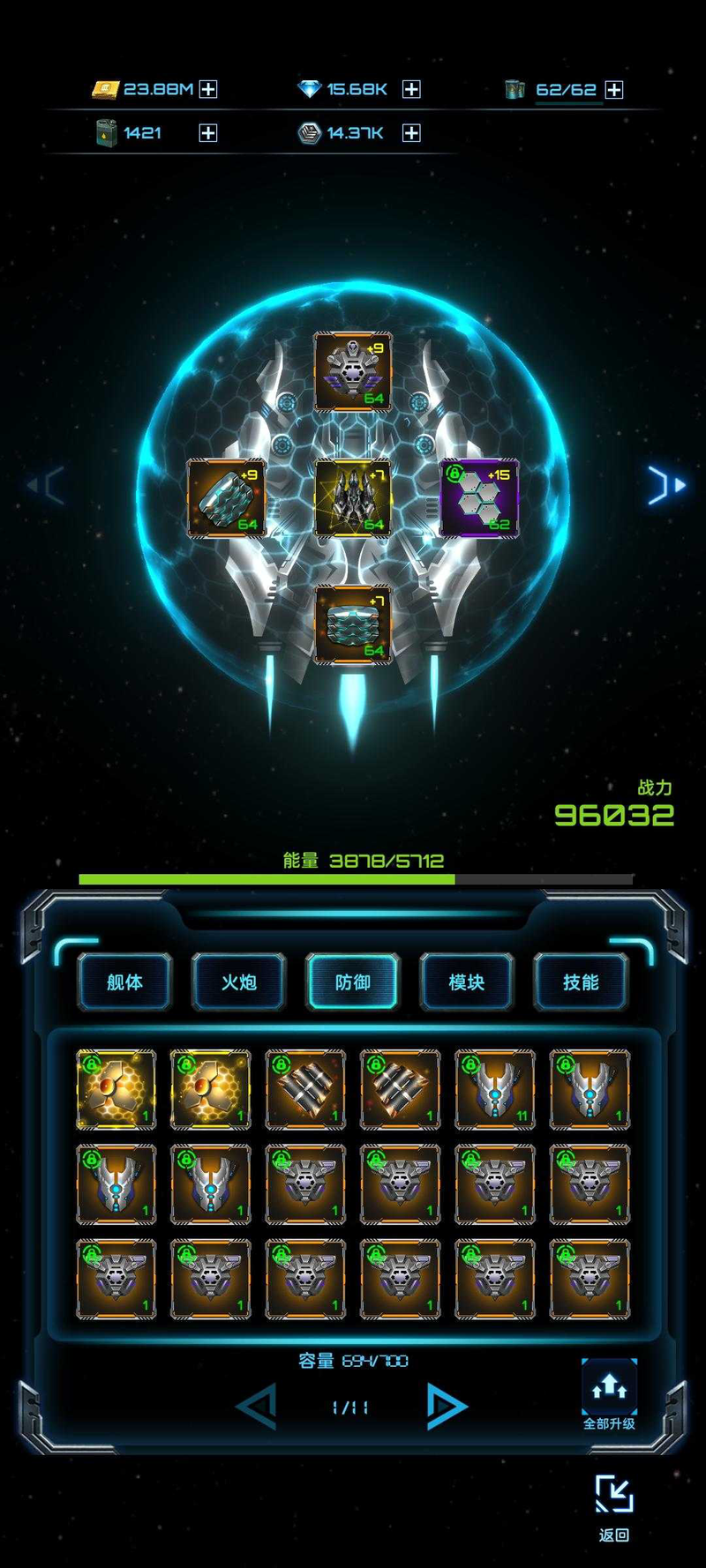Screen dimensions: 706x1568
Task: Tap the plus beside 62/62 capacity
Action: tap(614, 90)
